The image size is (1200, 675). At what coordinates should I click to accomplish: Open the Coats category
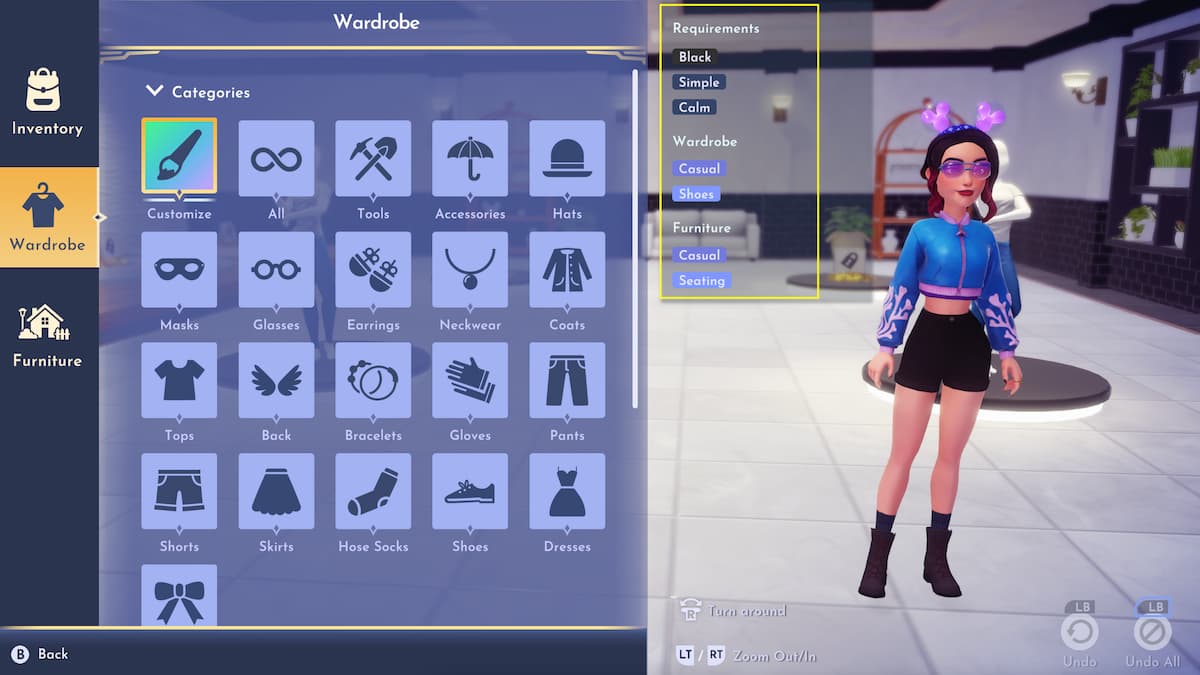[x=567, y=269]
